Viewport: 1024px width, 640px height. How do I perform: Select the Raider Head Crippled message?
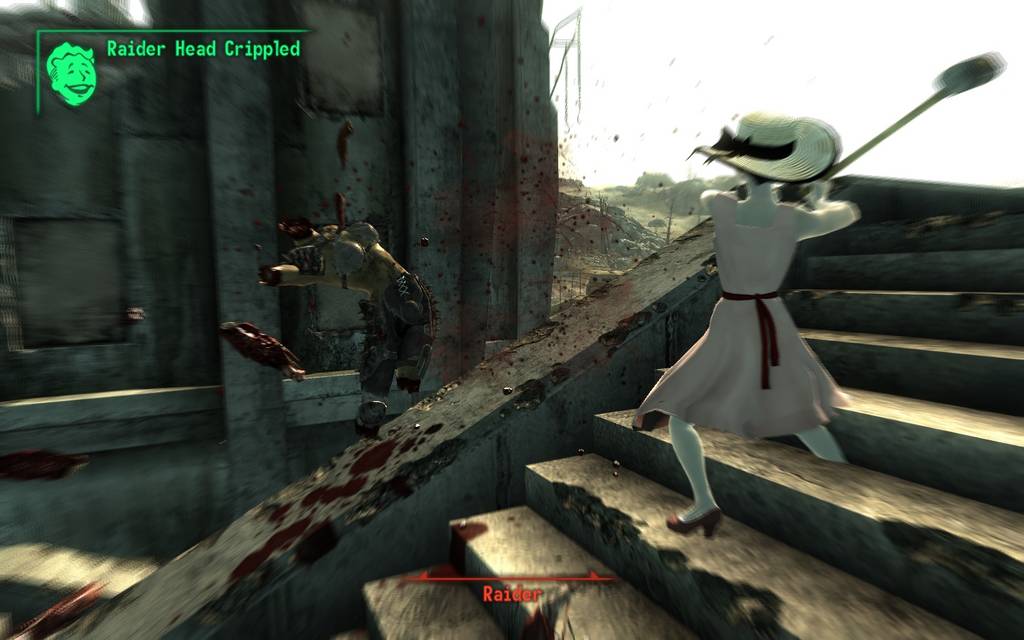(203, 48)
